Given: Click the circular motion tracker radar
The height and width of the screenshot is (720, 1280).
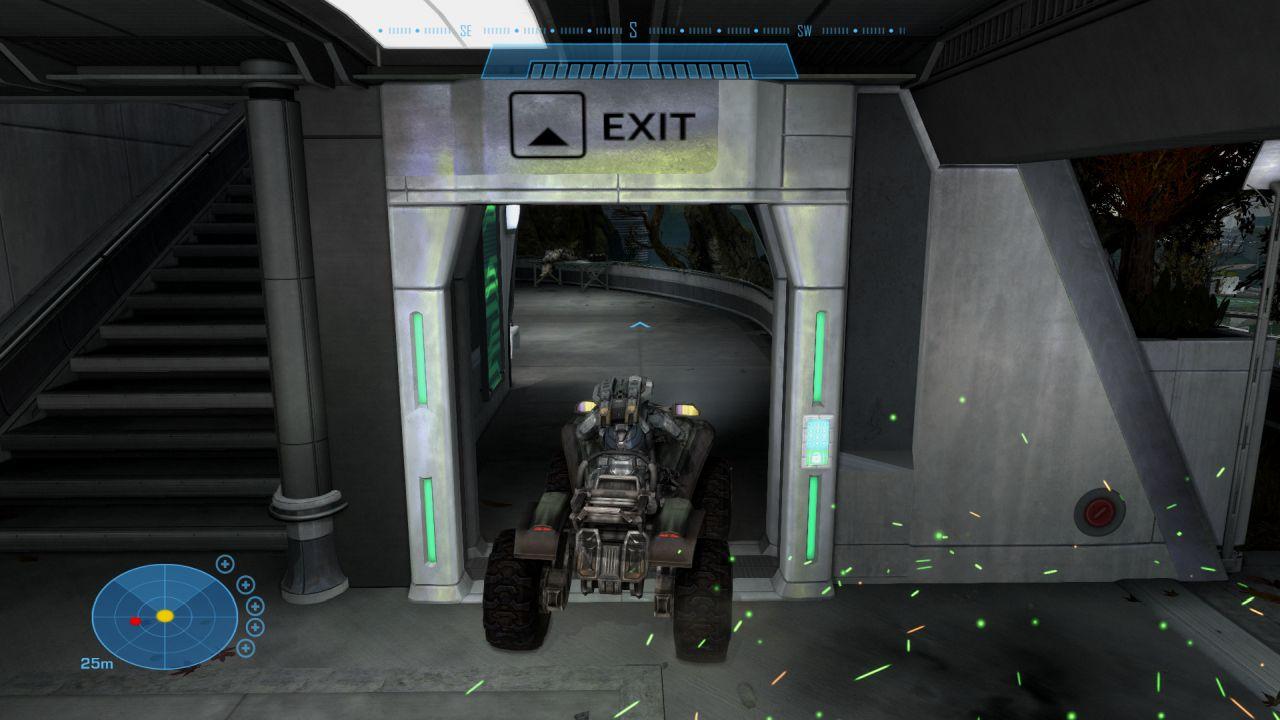Looking at the screenshot, I should [x=165, y=616].
